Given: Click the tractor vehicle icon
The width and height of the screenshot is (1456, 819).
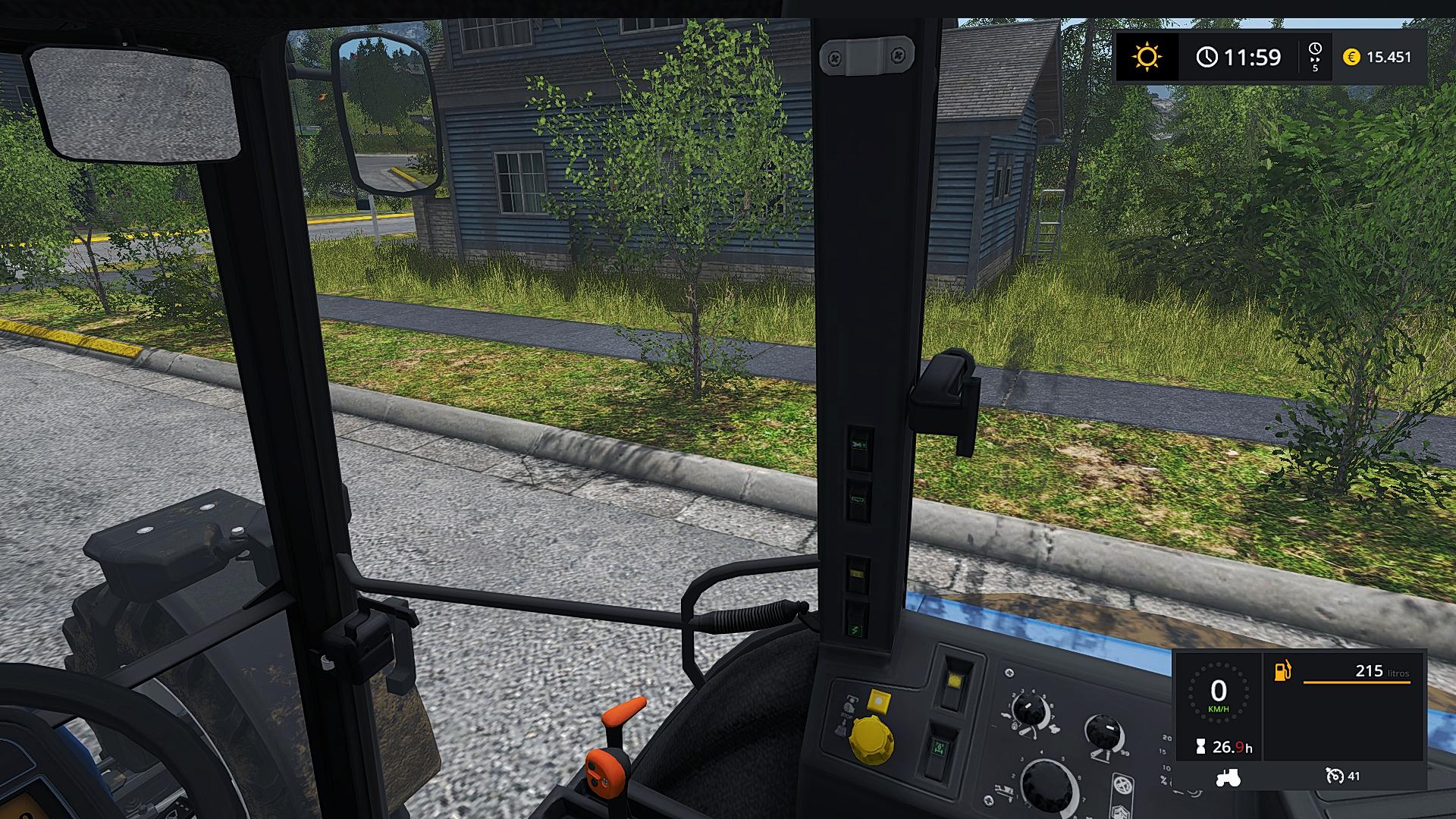Looking at the screenshot, I should [x=1228, y=777].
